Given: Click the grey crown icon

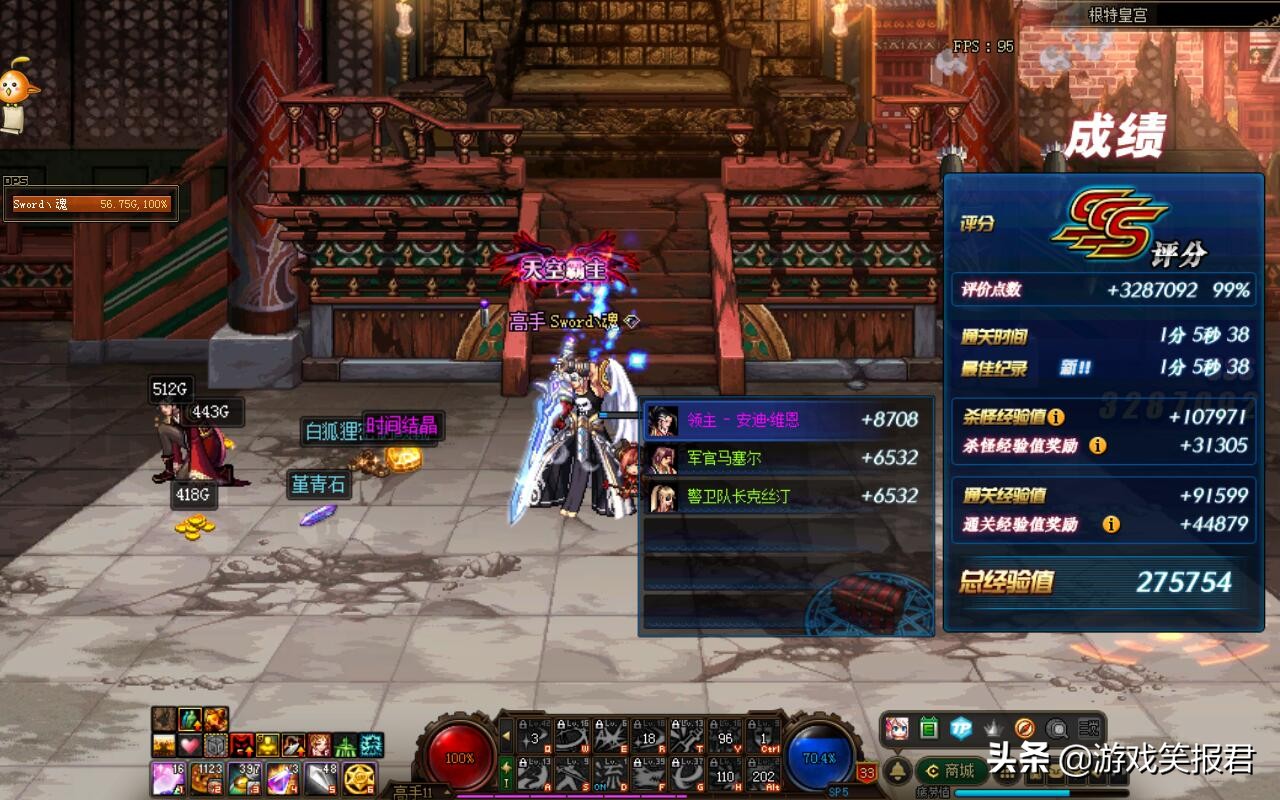Looking at the screenshot, I should click(x=993, y=727).
